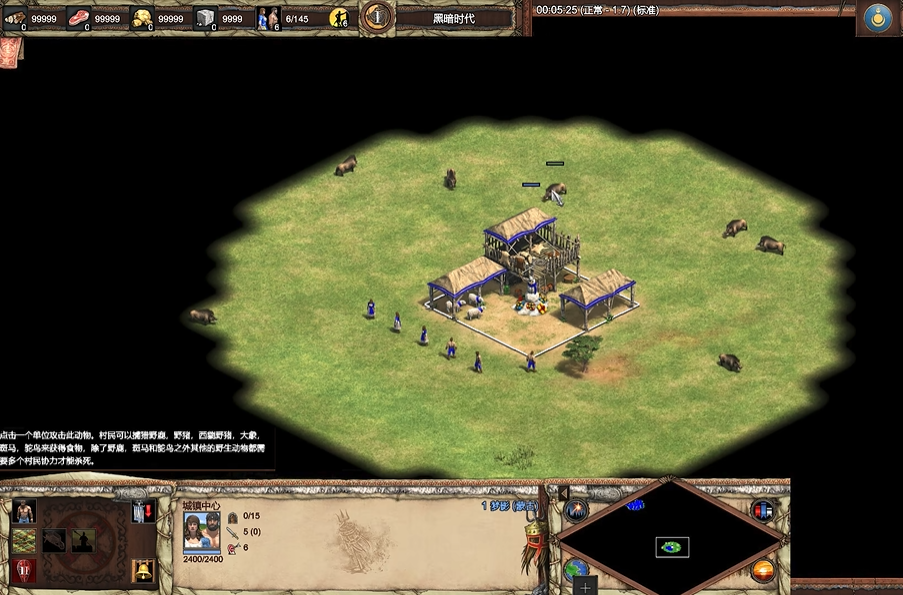Click the globe minimap mode button
This screenshot has width=903, height=595.
pyautogui.click(x=576, y=570)
